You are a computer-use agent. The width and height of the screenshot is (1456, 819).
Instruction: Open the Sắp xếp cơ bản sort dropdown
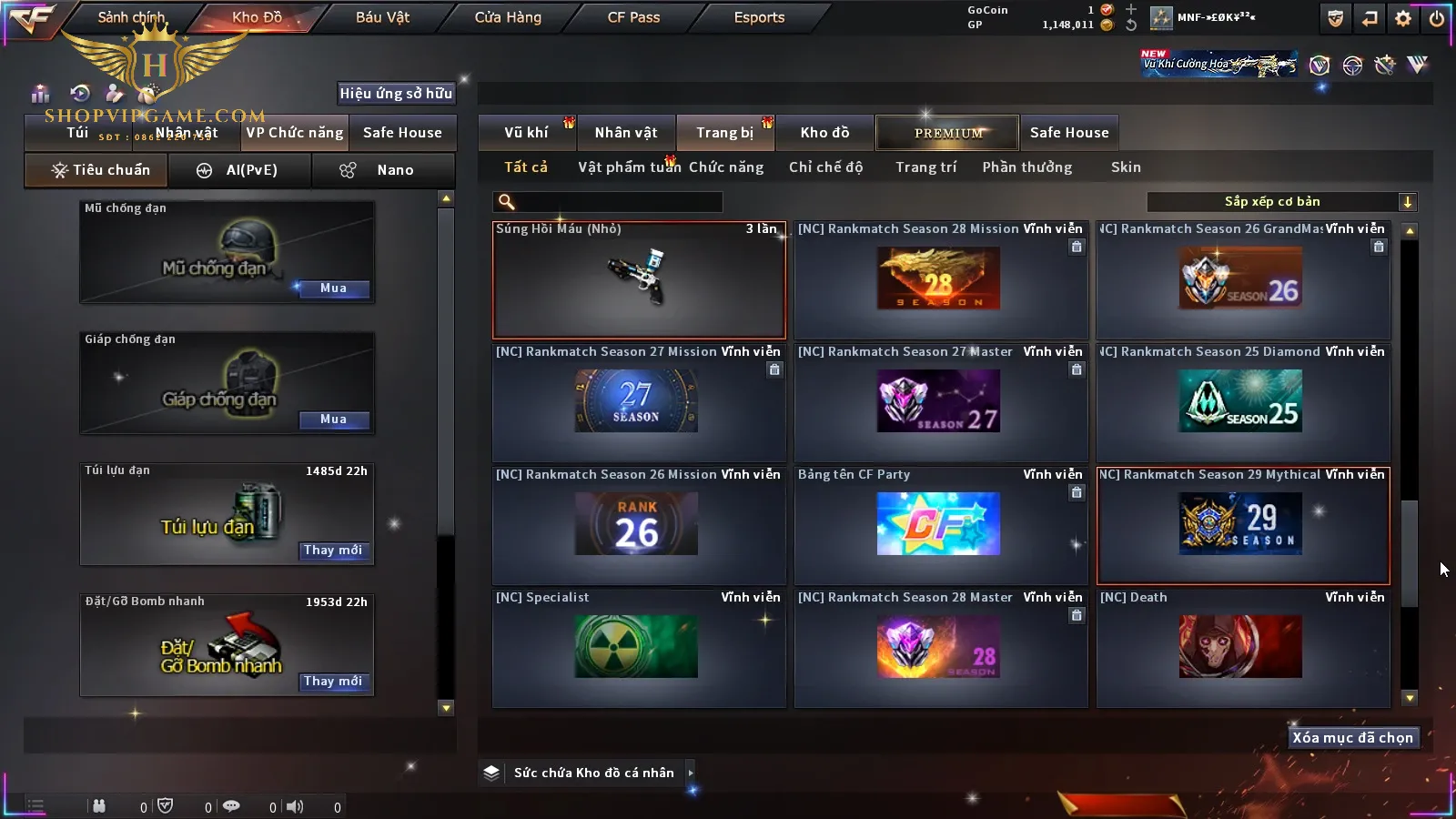tap(1281, 202)
